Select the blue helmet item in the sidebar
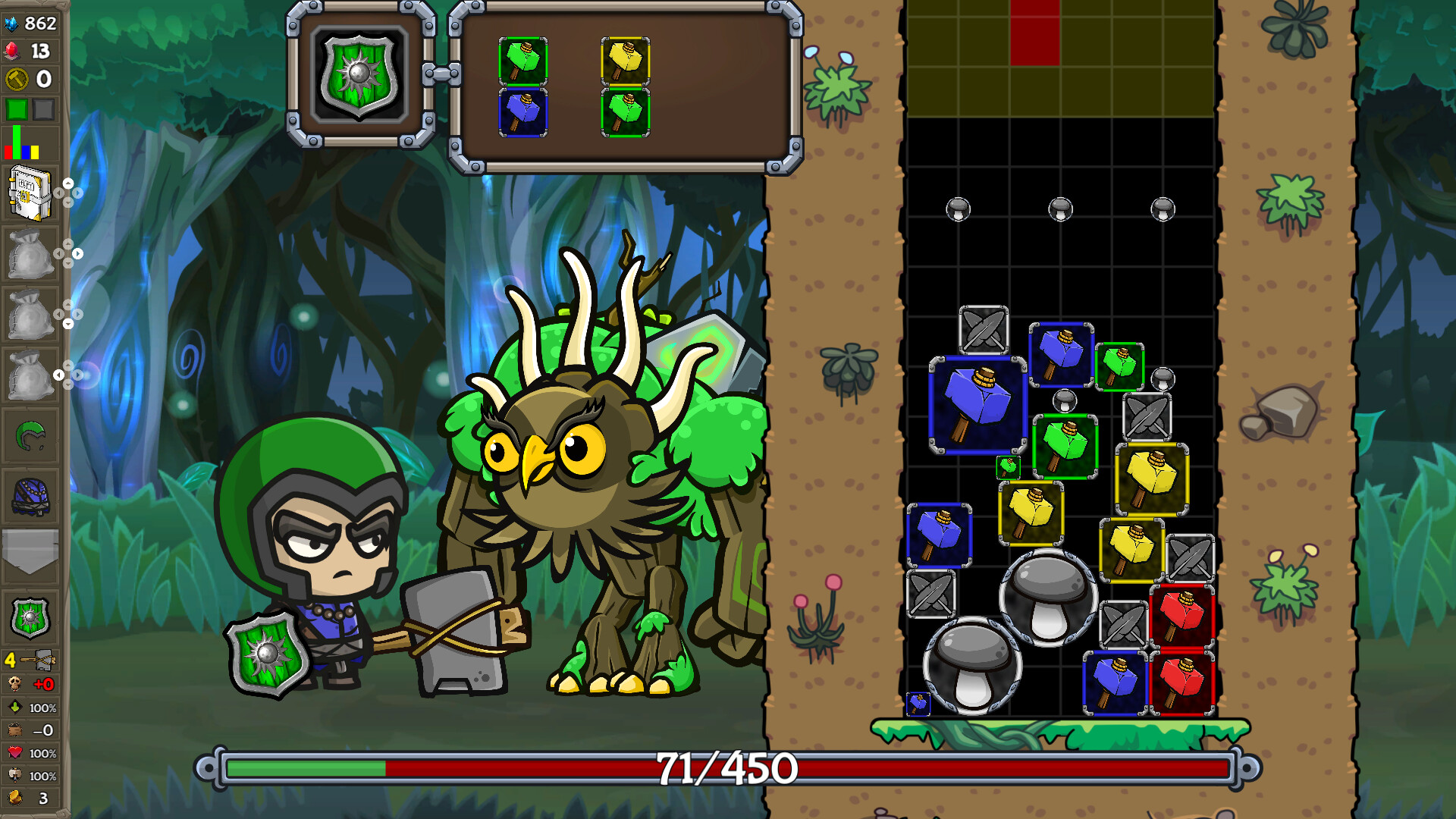The height and width of the screenshot is (819, 1456). click(31, 497)
